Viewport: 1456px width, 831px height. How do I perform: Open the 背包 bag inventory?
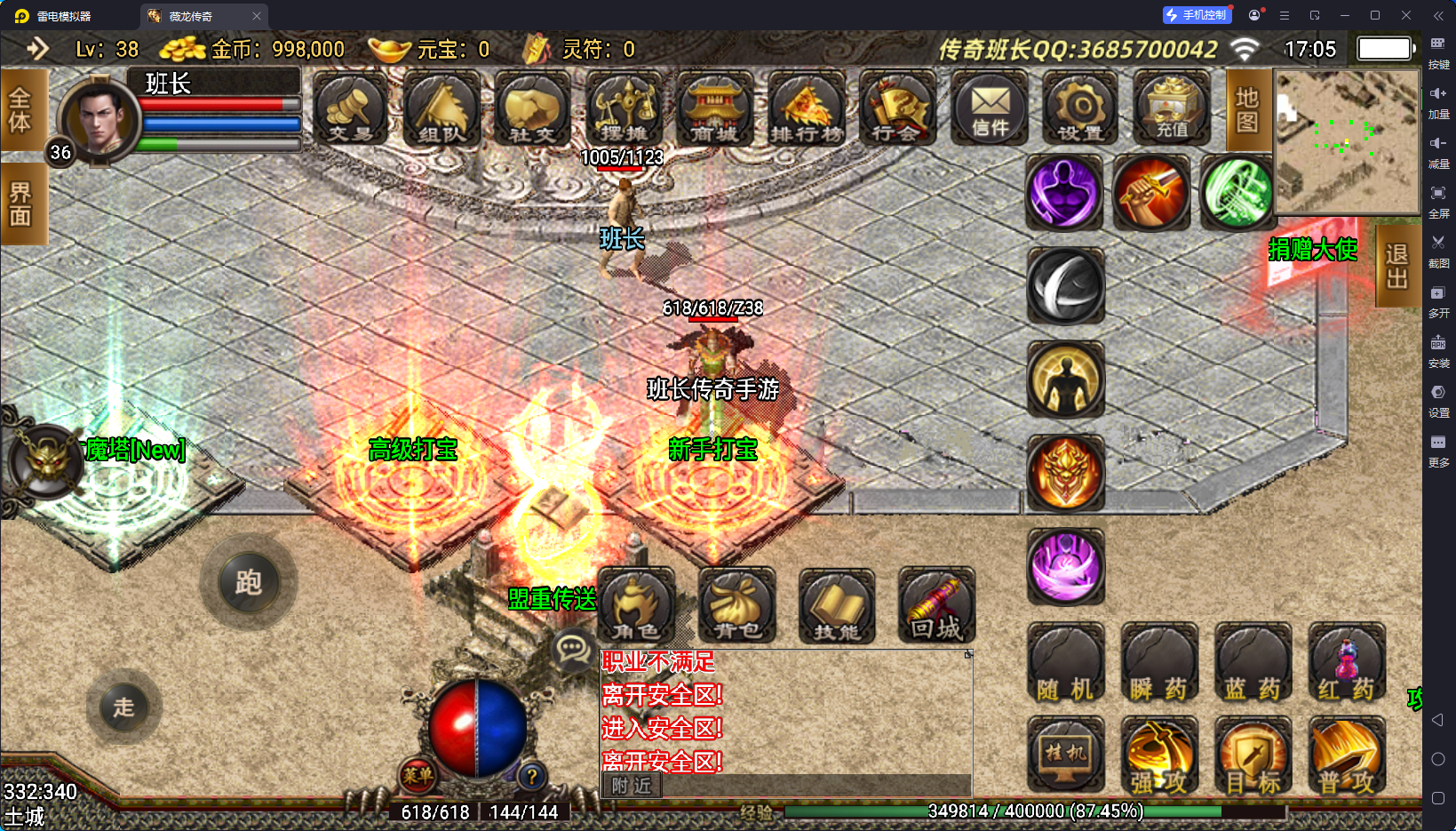(736, 606)
